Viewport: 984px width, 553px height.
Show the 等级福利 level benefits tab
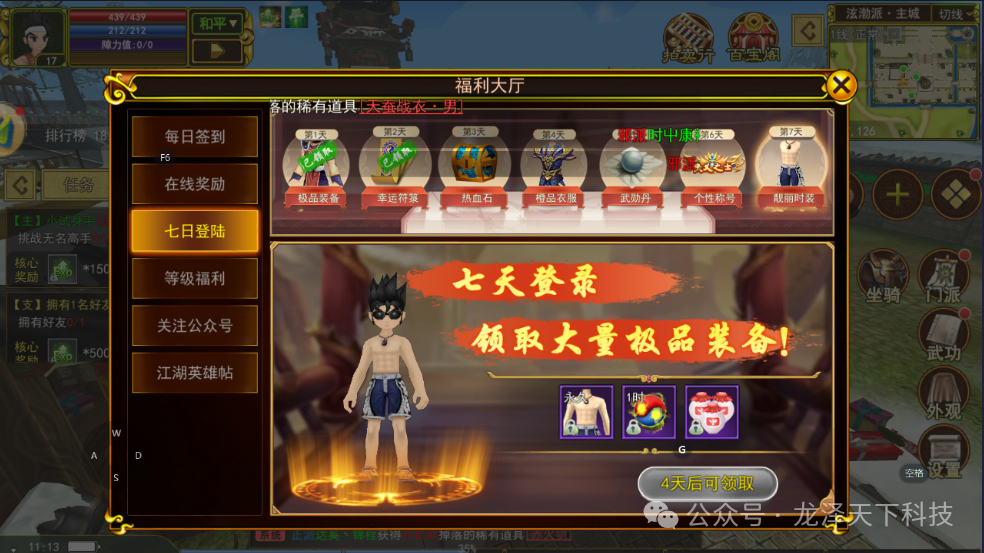[x=194, y=278]
